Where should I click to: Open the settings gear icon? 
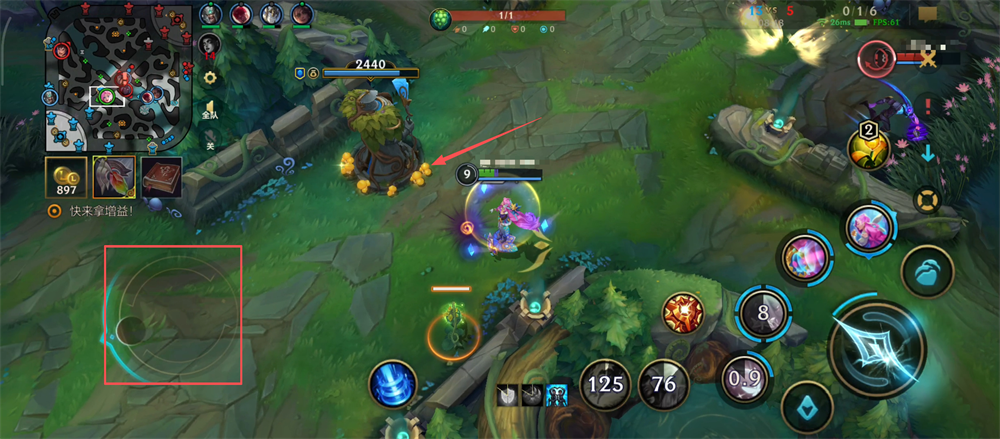click(210, 77)
